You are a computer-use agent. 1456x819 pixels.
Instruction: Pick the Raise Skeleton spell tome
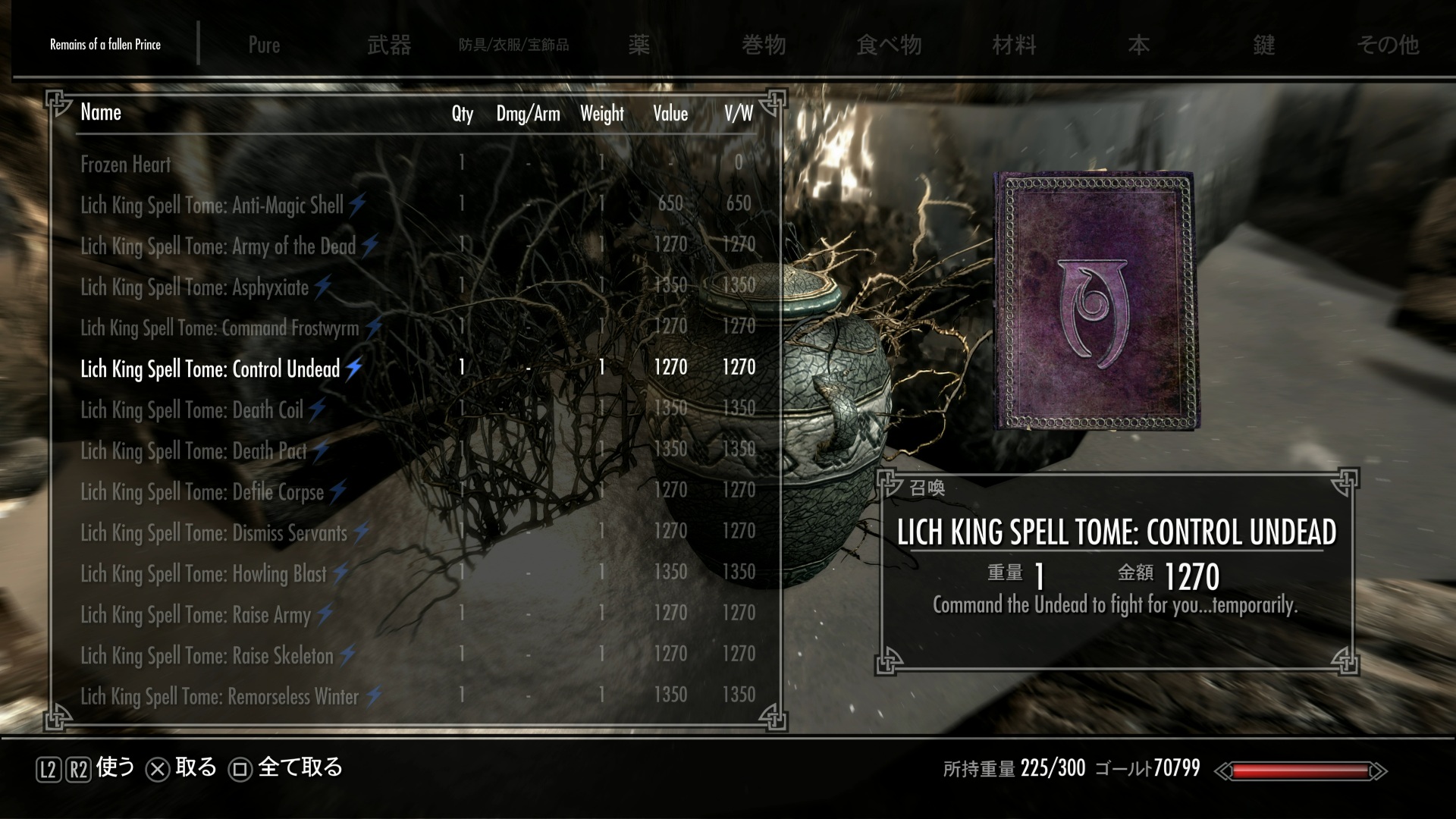pos(207,655)
